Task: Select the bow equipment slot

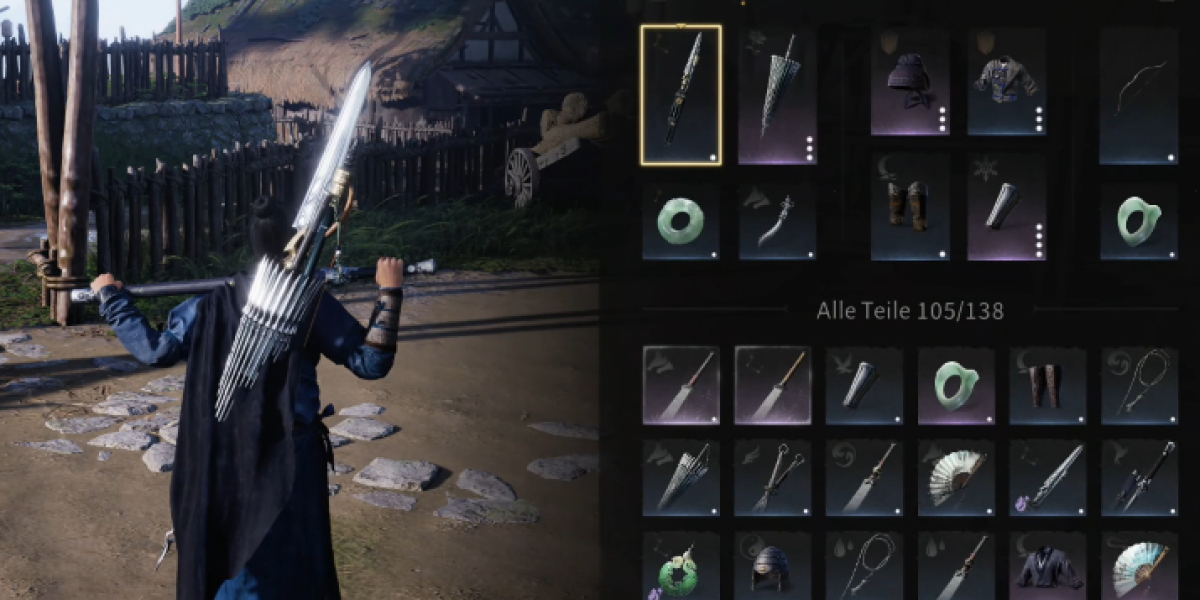Action: point(1138,95)
